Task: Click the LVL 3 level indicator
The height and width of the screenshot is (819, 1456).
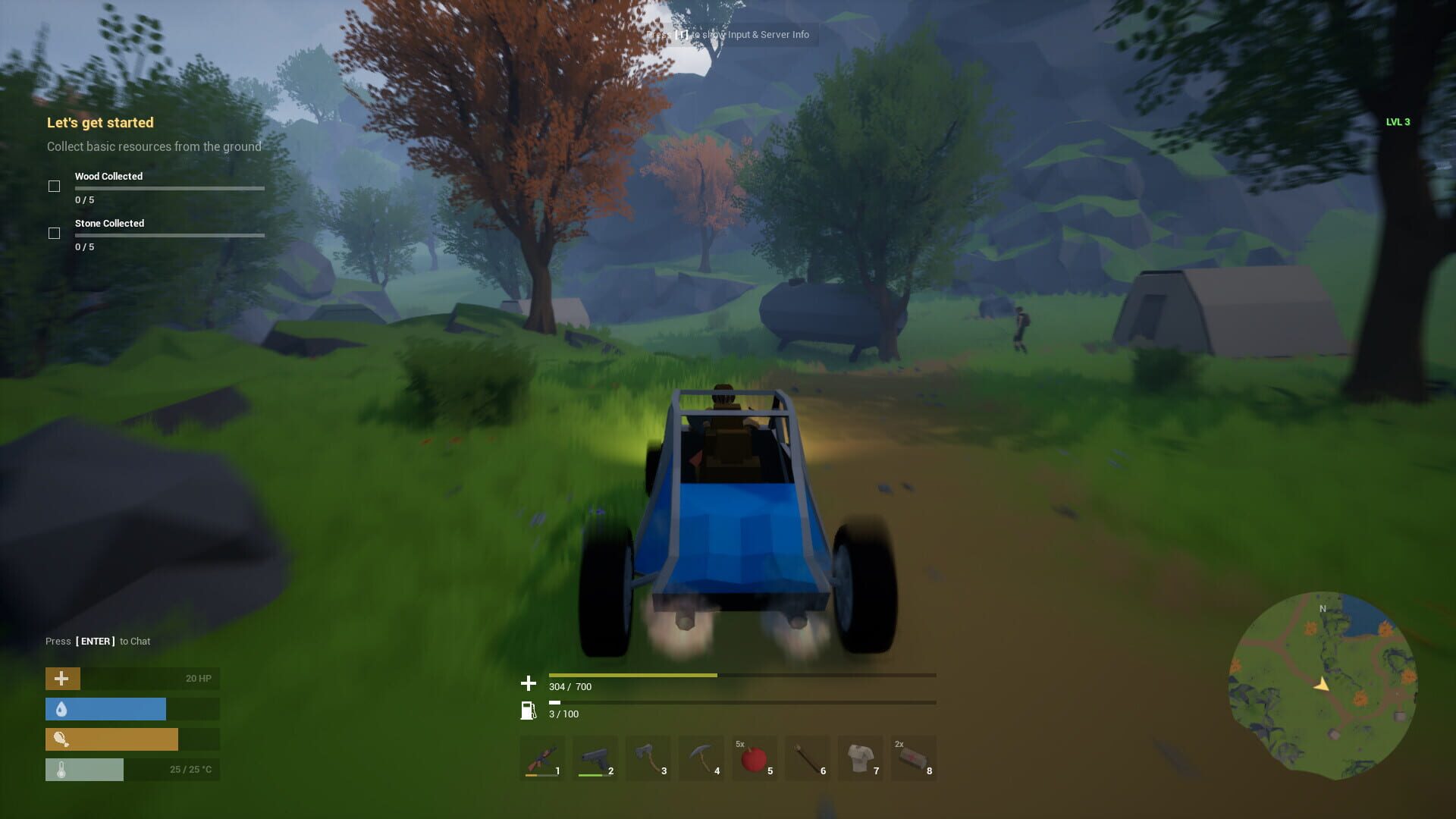Action: (x=1398, y=121)
